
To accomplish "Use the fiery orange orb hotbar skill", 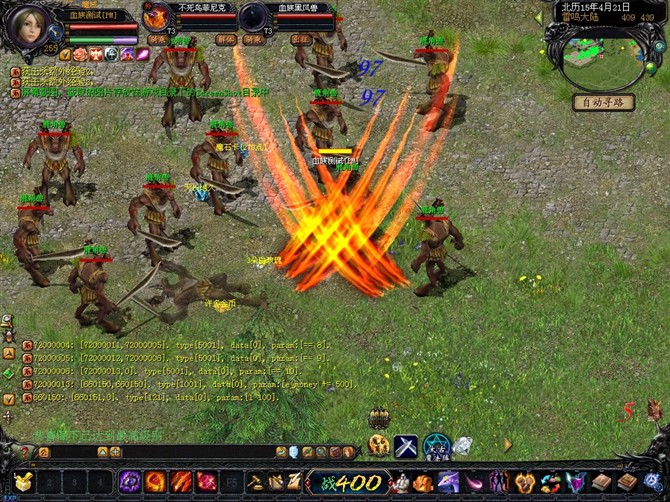I will pos(155,482).
